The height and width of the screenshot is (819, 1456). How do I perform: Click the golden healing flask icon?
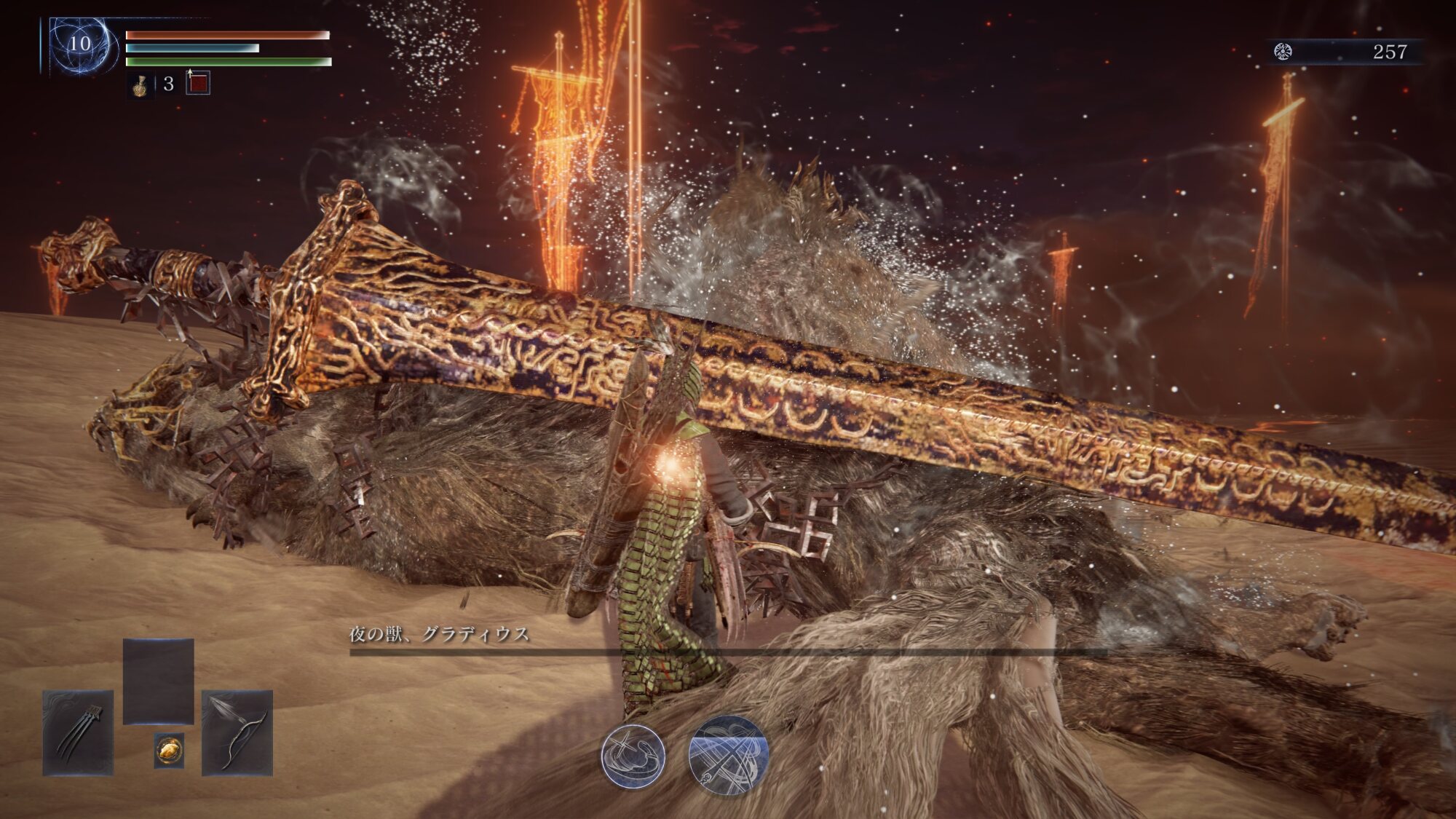click(140, 85)
